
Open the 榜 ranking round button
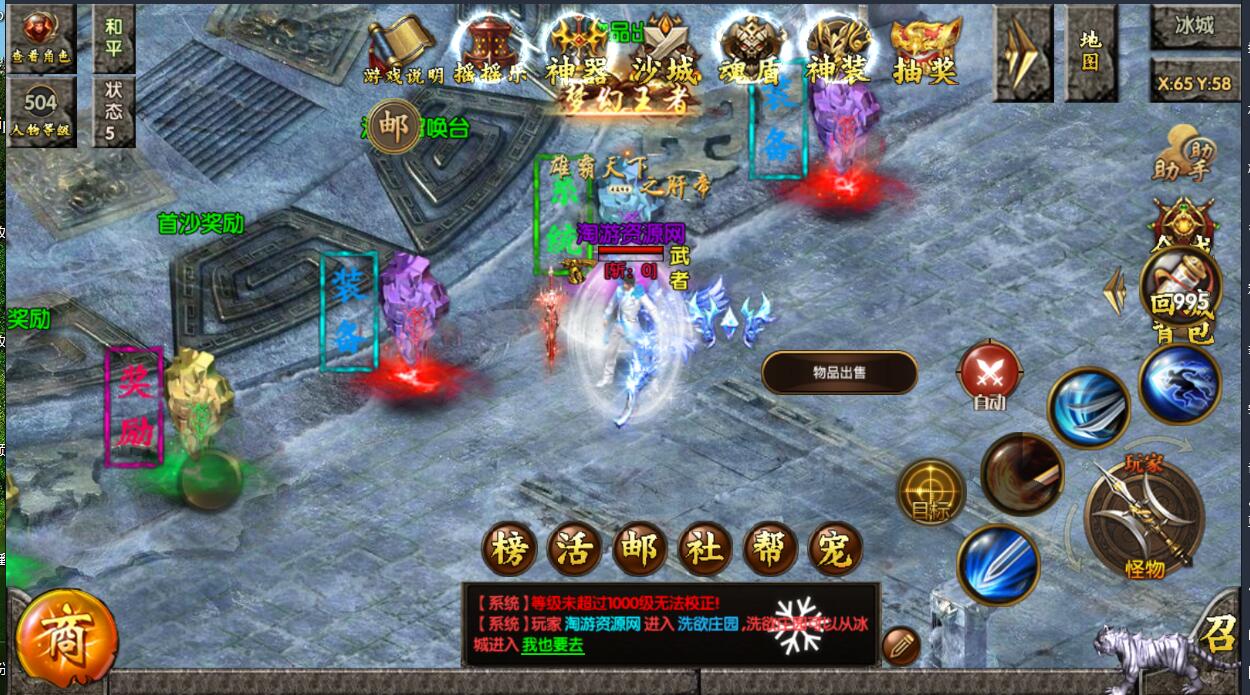510,549
